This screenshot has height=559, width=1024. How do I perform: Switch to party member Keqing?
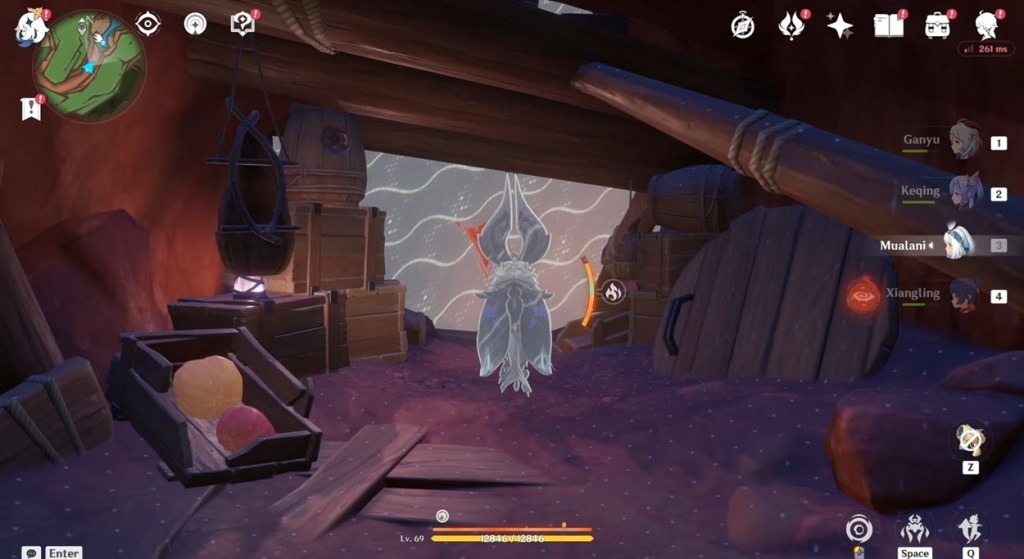[964, 192]
